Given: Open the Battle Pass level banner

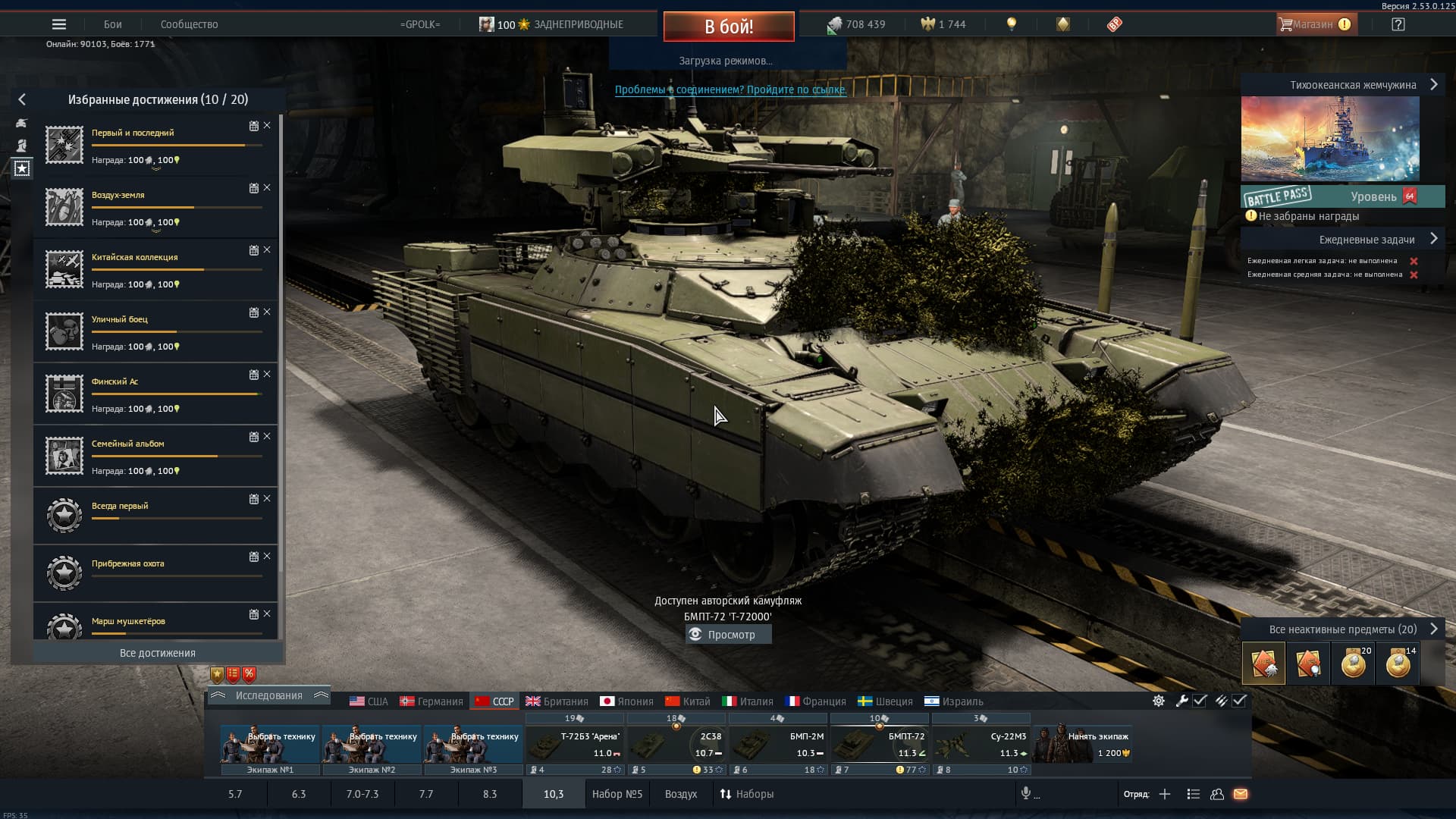Looking at the screenshot, I should (x=1342, y=196).
